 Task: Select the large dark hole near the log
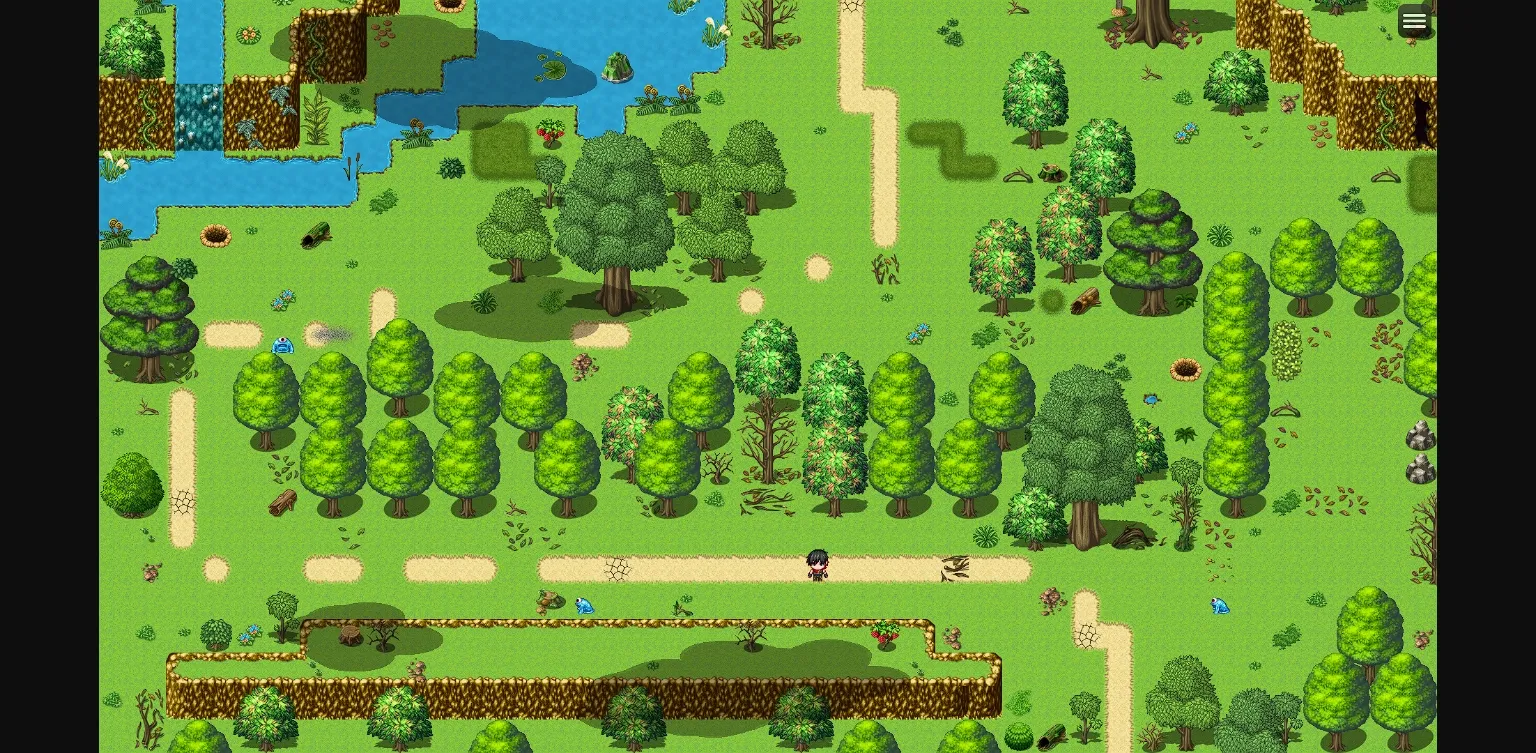click(217, 236)
